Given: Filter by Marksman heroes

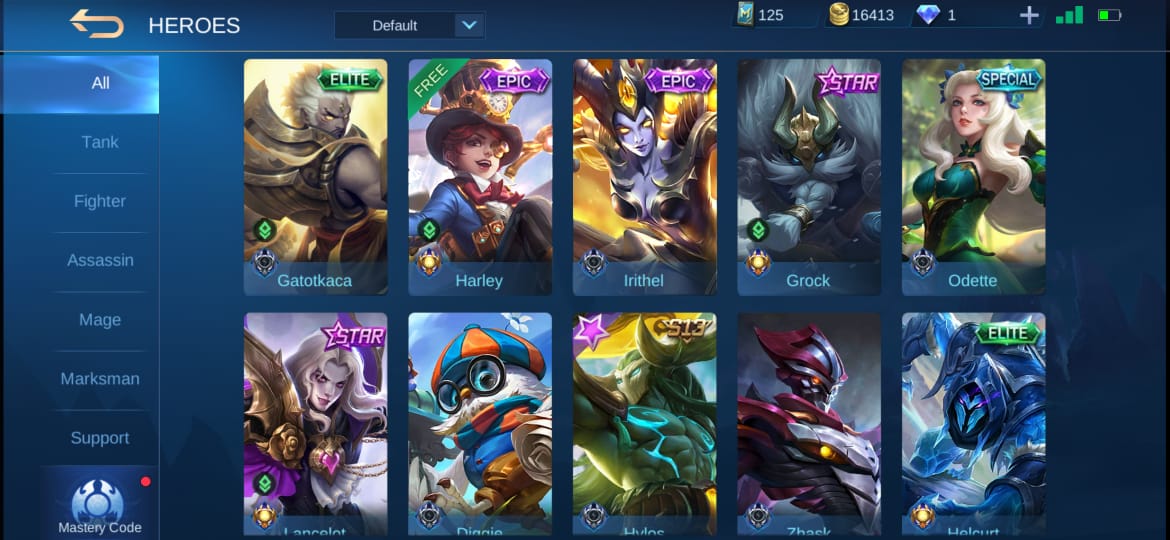Looking at the screenshot, I should 100,379.
